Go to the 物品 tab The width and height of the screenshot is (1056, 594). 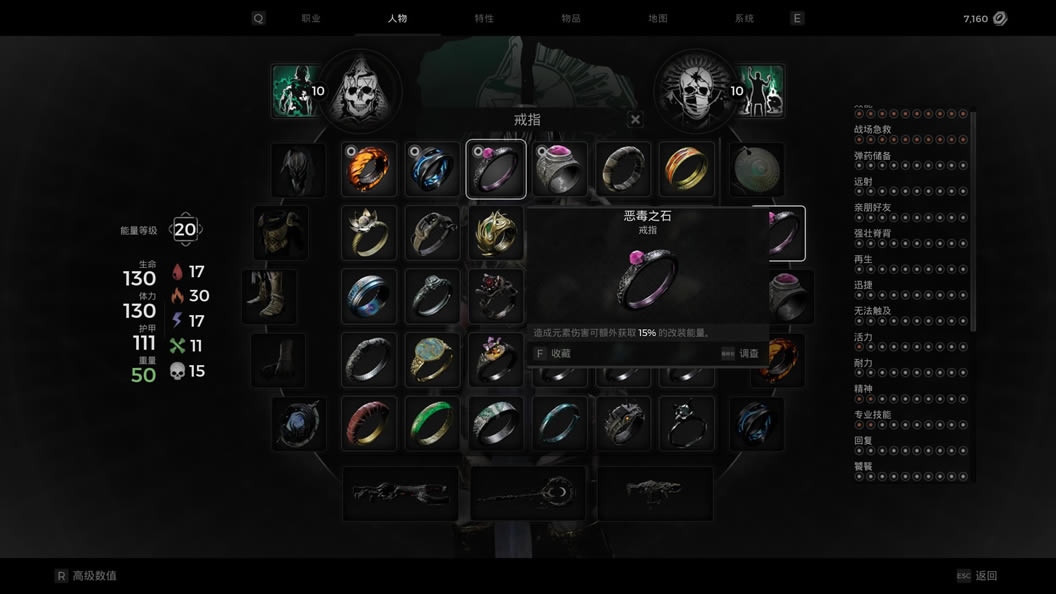(571, 18)
